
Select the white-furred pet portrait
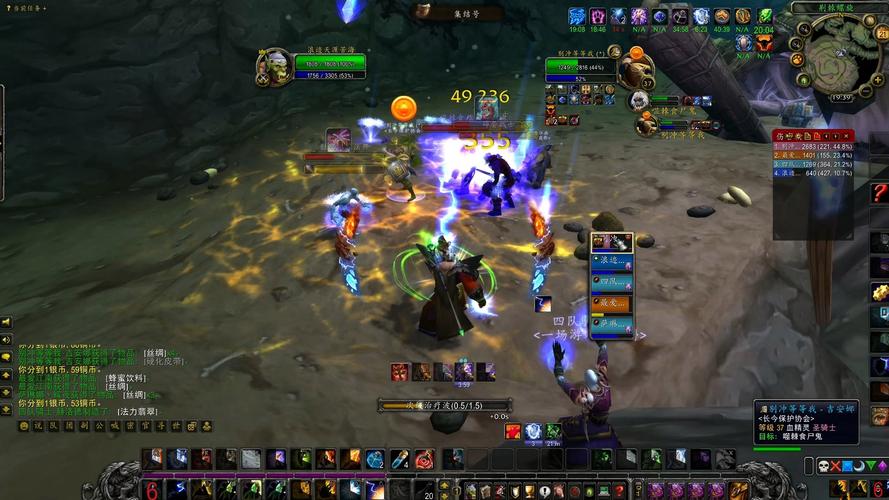click(x=638, y=100)
